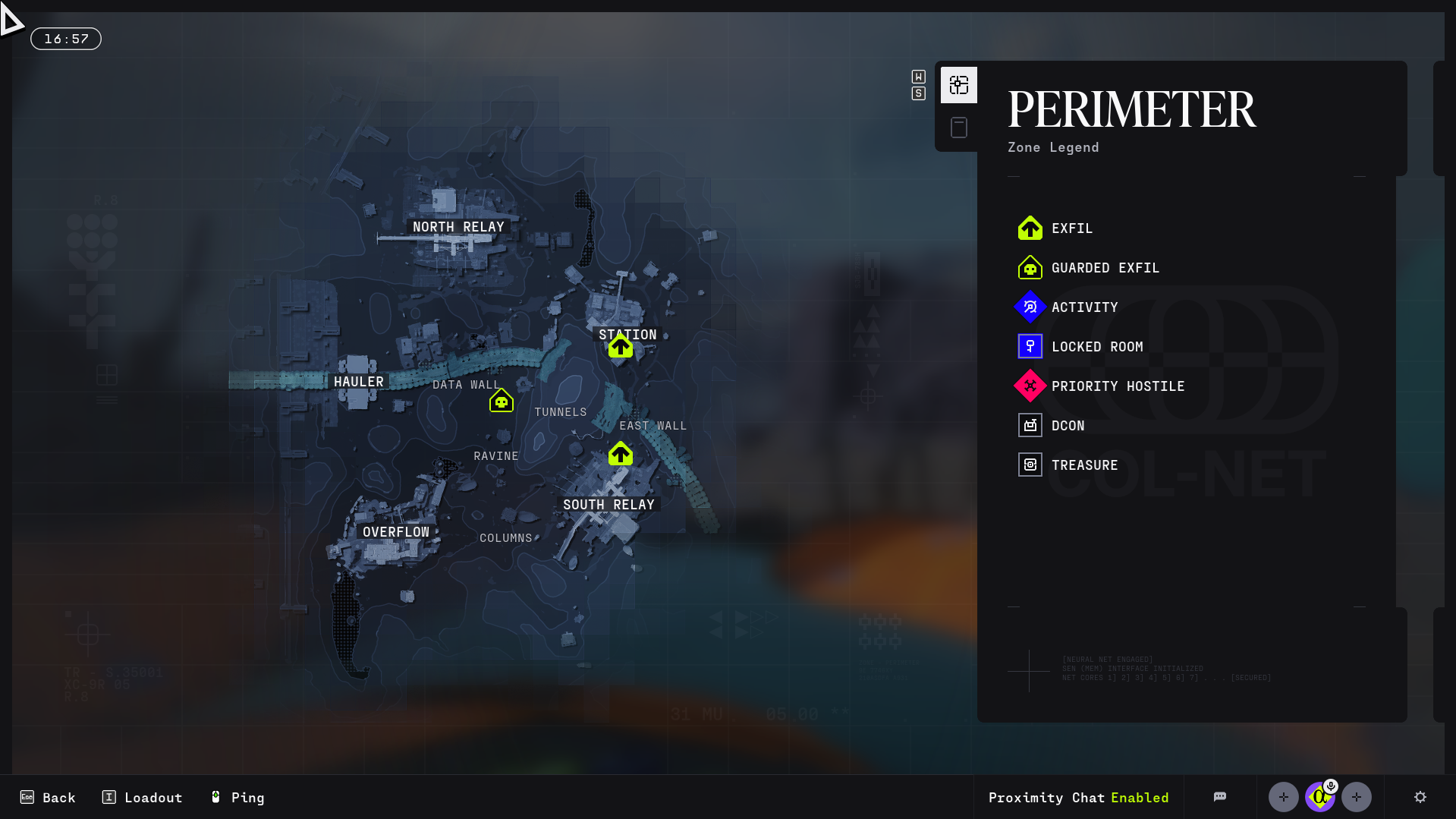Open the Loadout screen

[142, 797]
